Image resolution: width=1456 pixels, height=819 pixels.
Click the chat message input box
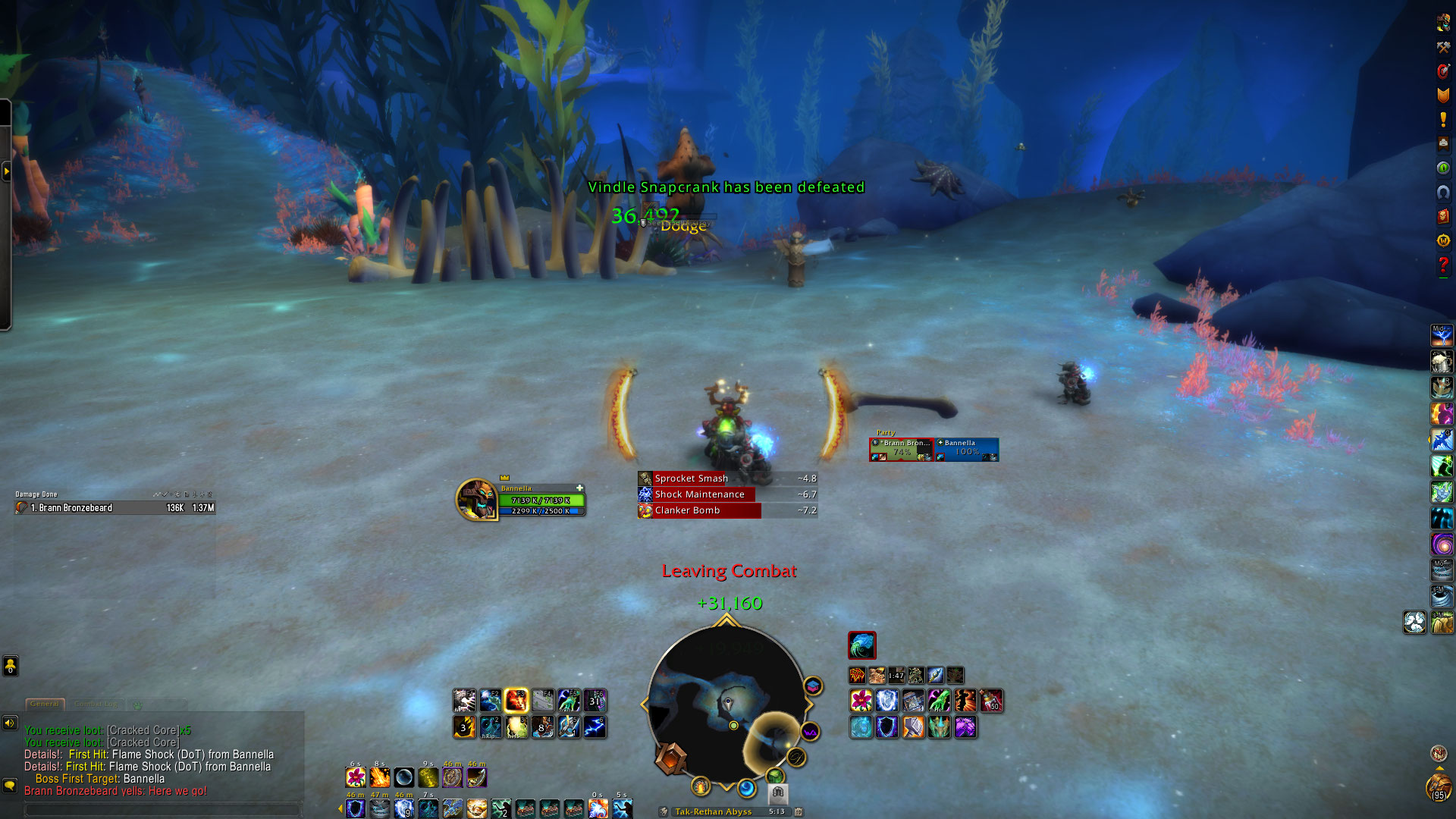coord(163,809)
